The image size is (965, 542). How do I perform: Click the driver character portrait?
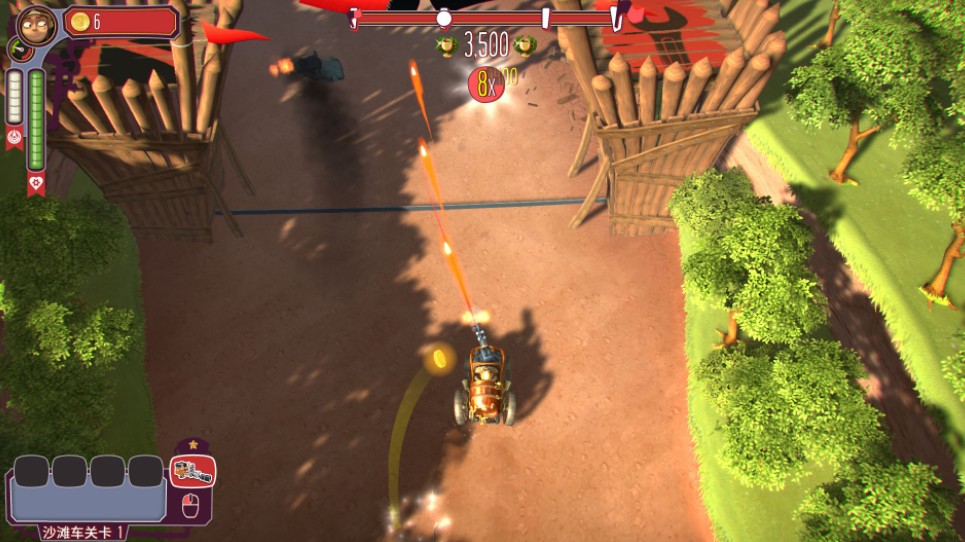pyautogui.click(x=36, y=22)
